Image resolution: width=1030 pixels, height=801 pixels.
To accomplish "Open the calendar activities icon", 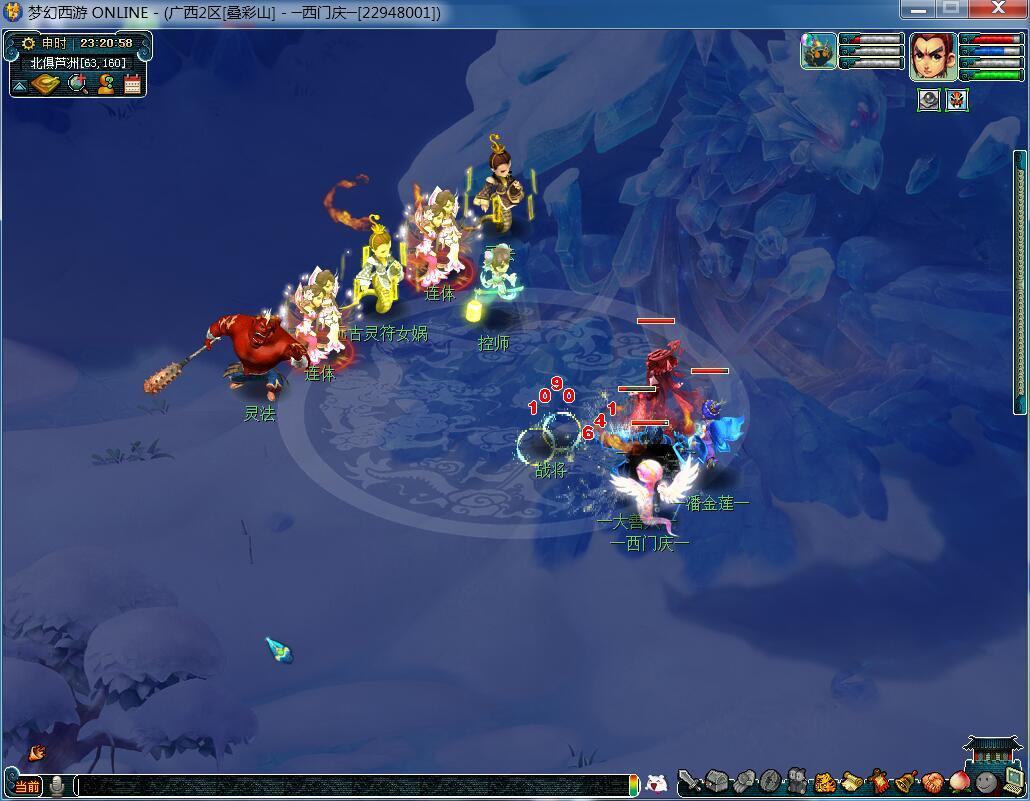I will click(x=132, y=85).
